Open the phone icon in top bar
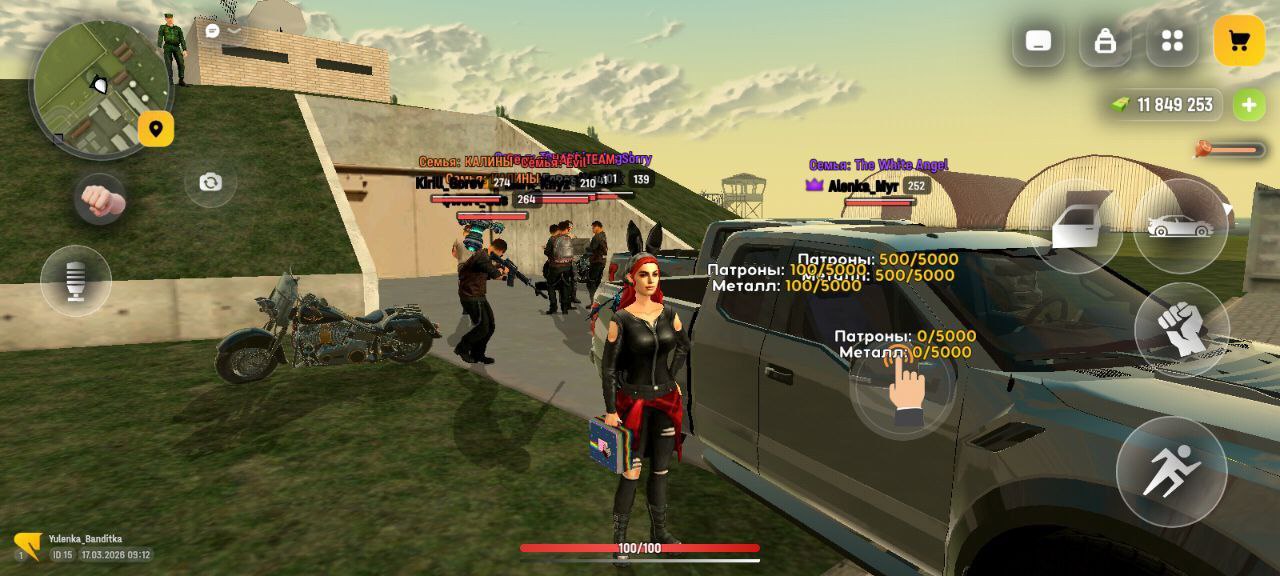1280x576 pixels. pos(1038,41)
